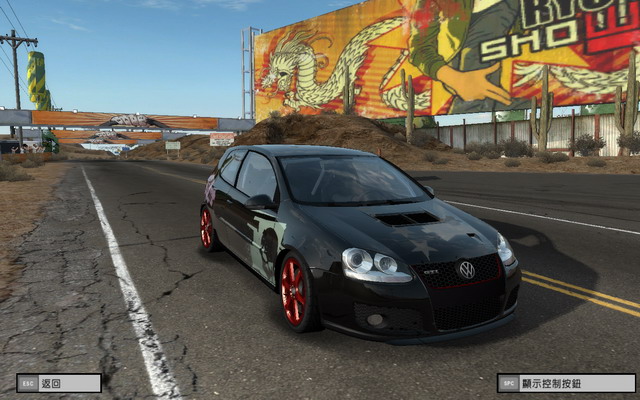Select the 顯示控制按鈕 show controls button
This screenshot has height=400, width=640.
tap(566, 383)
